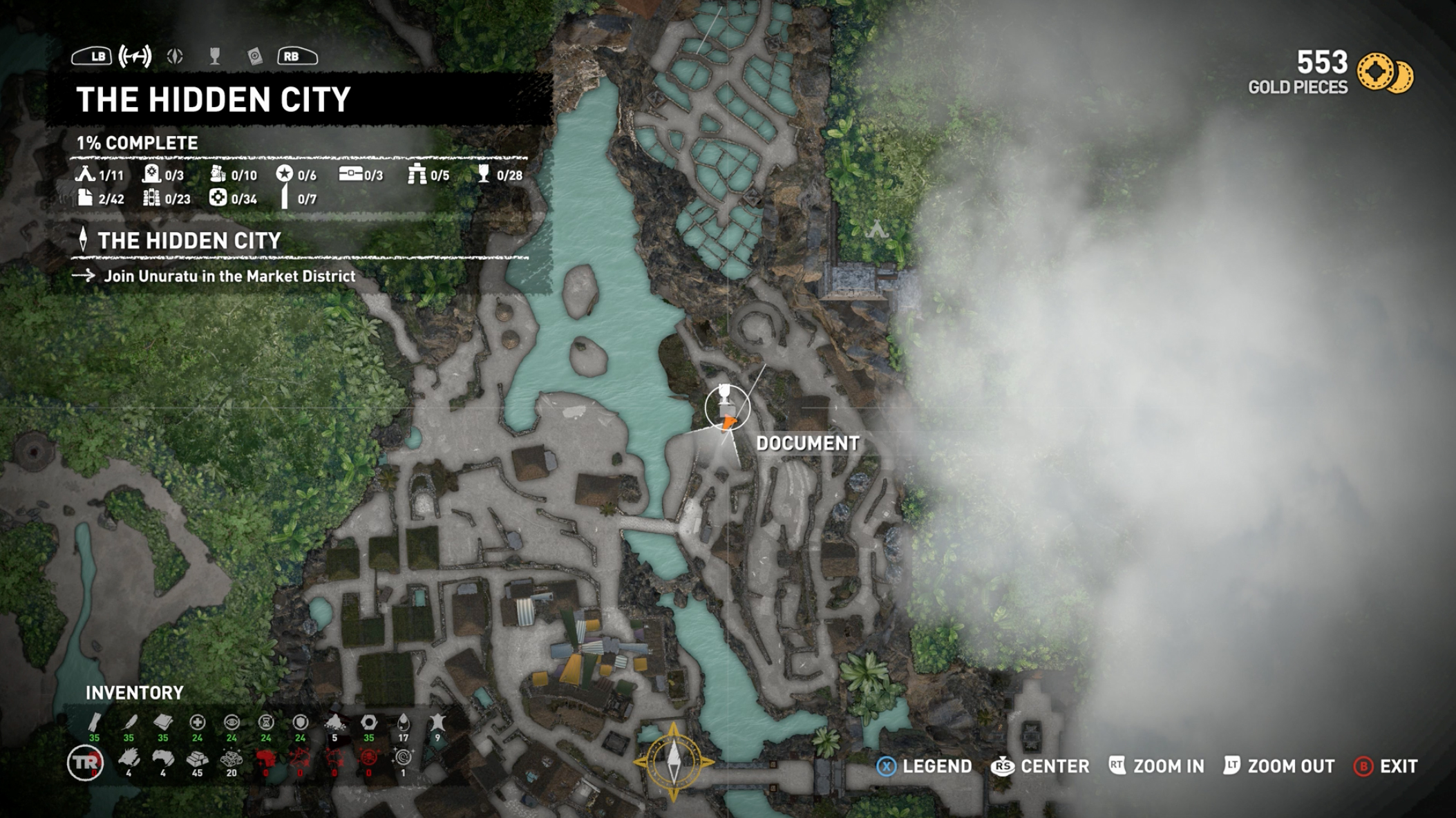Select the base camps tent counter

click(x=100, y=175)
